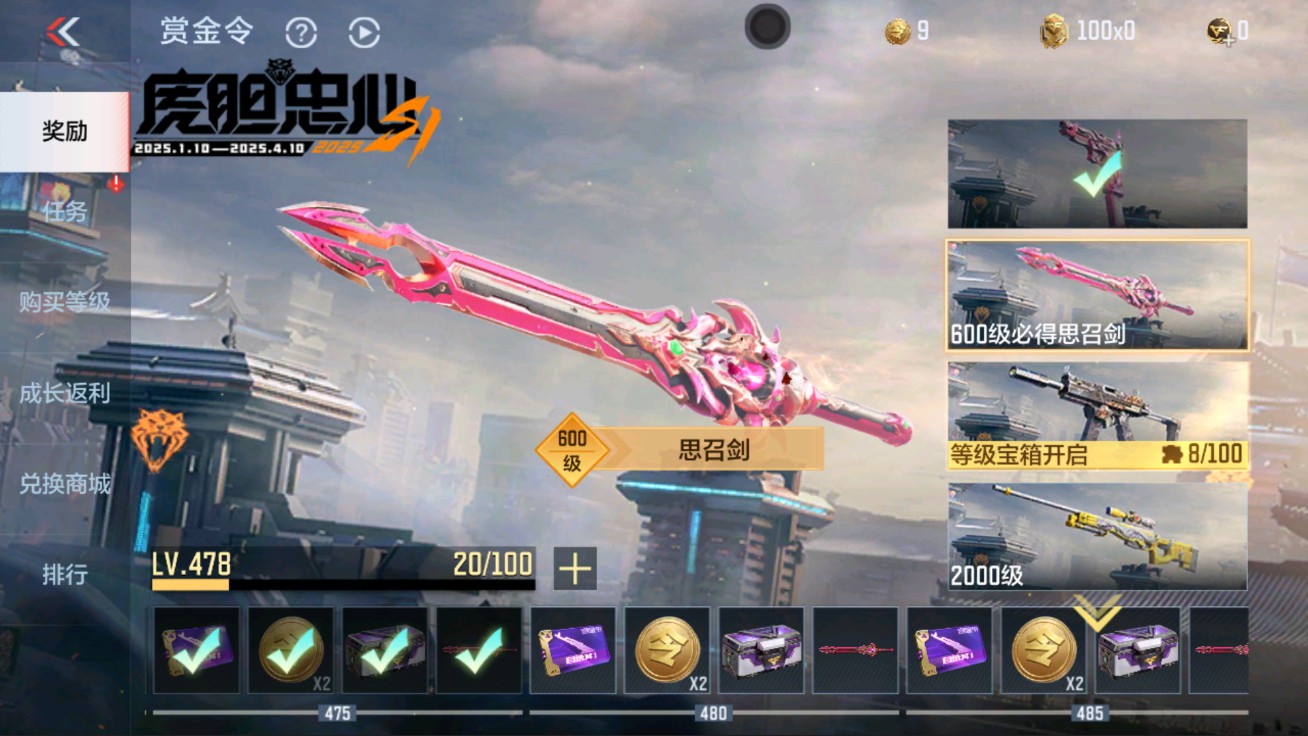Open the 等级宝箱开启 chest reward showing 8/100

click(1094, 415)
